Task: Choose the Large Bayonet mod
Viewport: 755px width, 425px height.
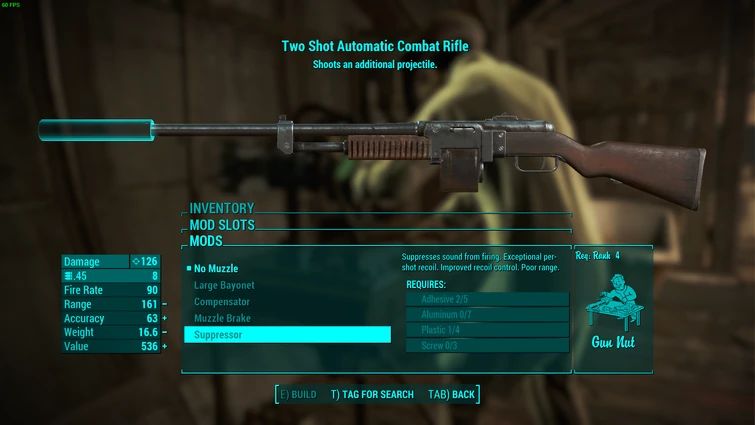Action: pyautogui.click(x=223, y=285)
